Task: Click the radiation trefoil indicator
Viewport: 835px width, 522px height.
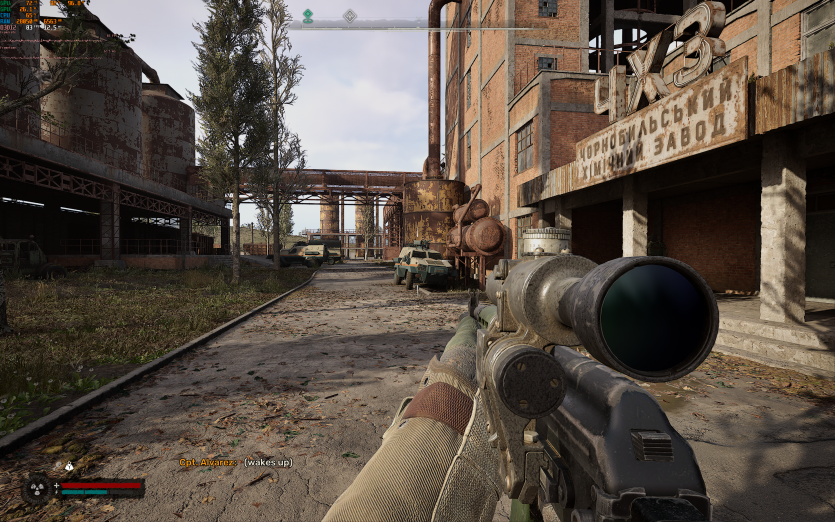Action: coord(36,487)
